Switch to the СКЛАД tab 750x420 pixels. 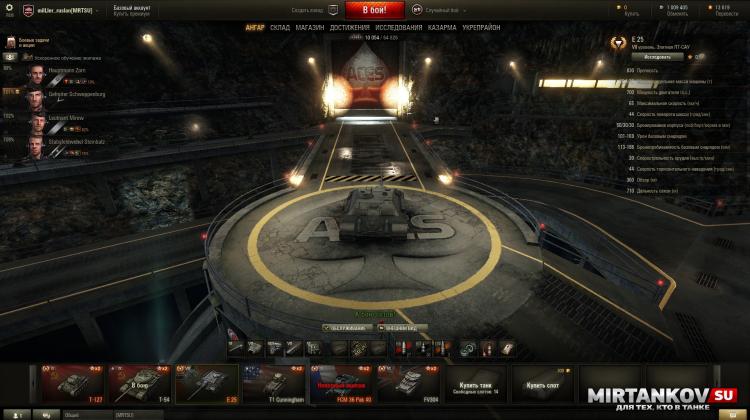coord(280,27)
